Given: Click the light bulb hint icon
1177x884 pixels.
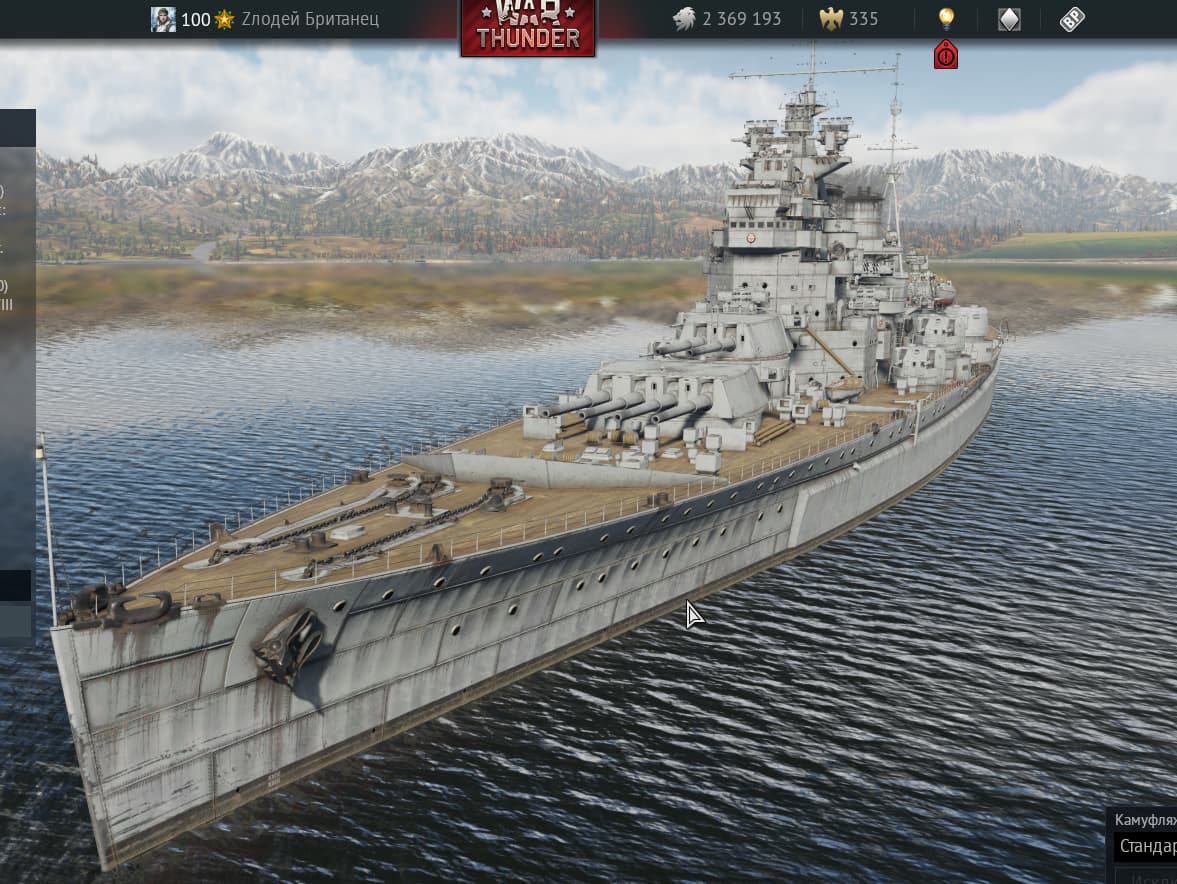Looking at the screenshot, I should (x=945, y=18).
